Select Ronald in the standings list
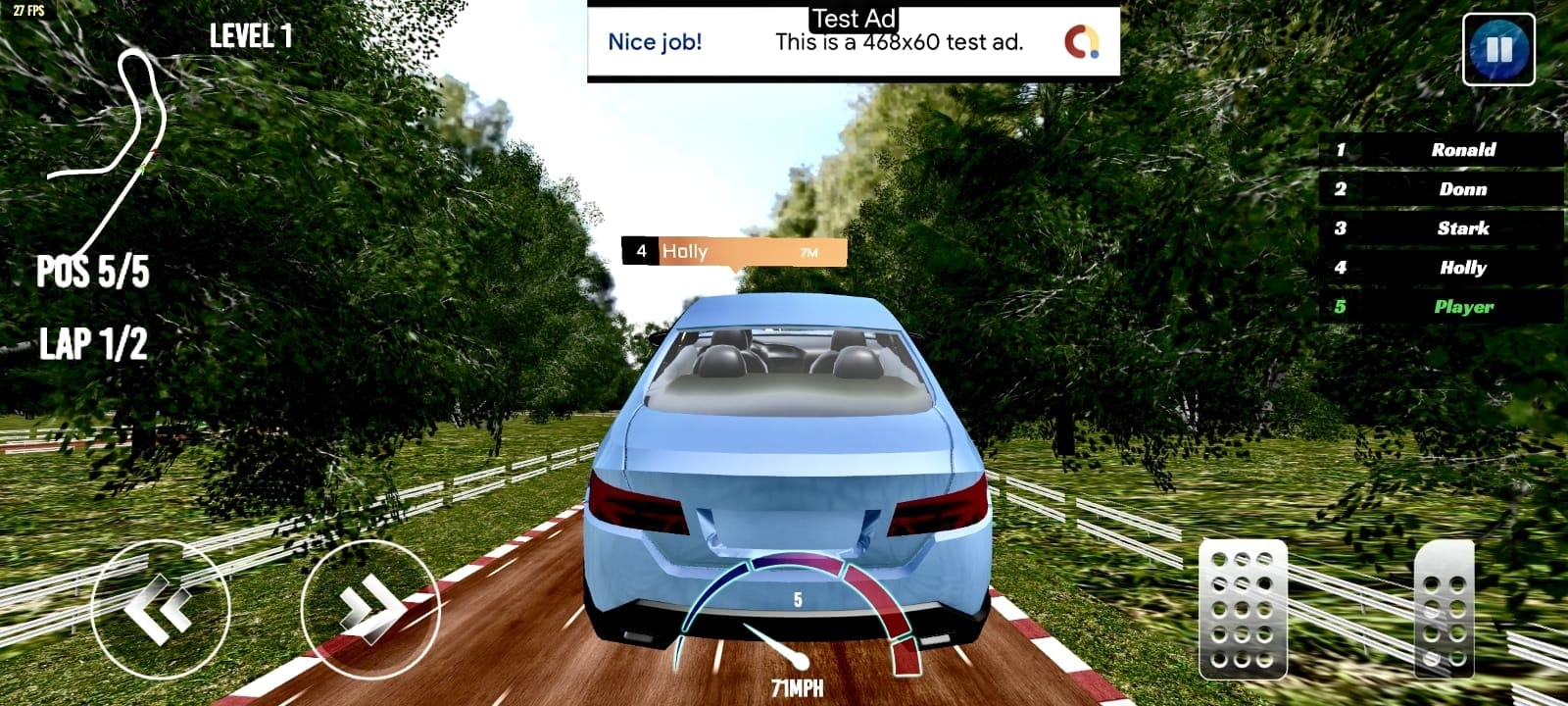Screen dimensions: 1568x706 pyautogui.click(x=1442, y=150)
